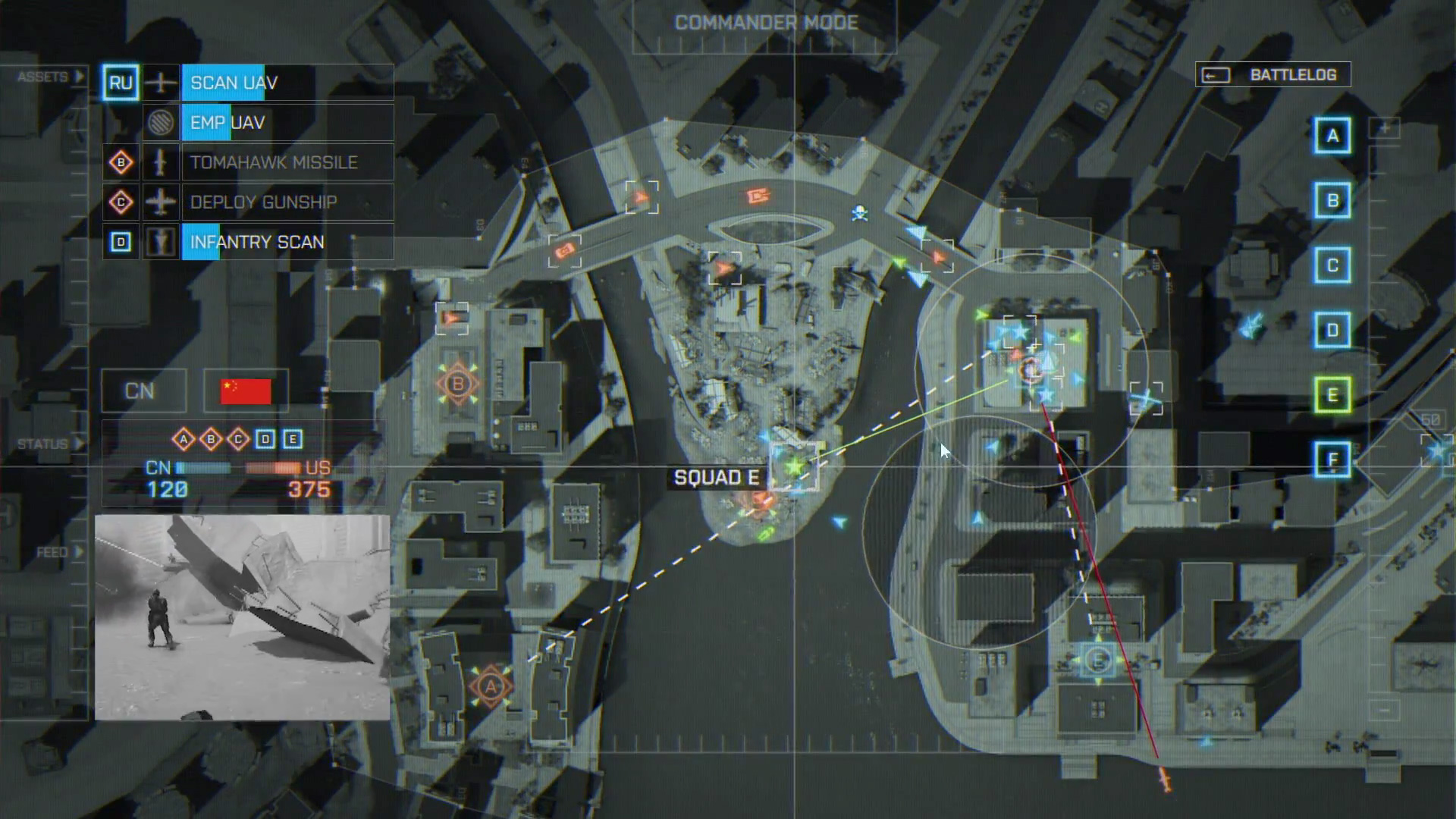1456x819 pixels.
Task: Trigger the Infantry Scan soldier icon
Action: click(162, 241)
